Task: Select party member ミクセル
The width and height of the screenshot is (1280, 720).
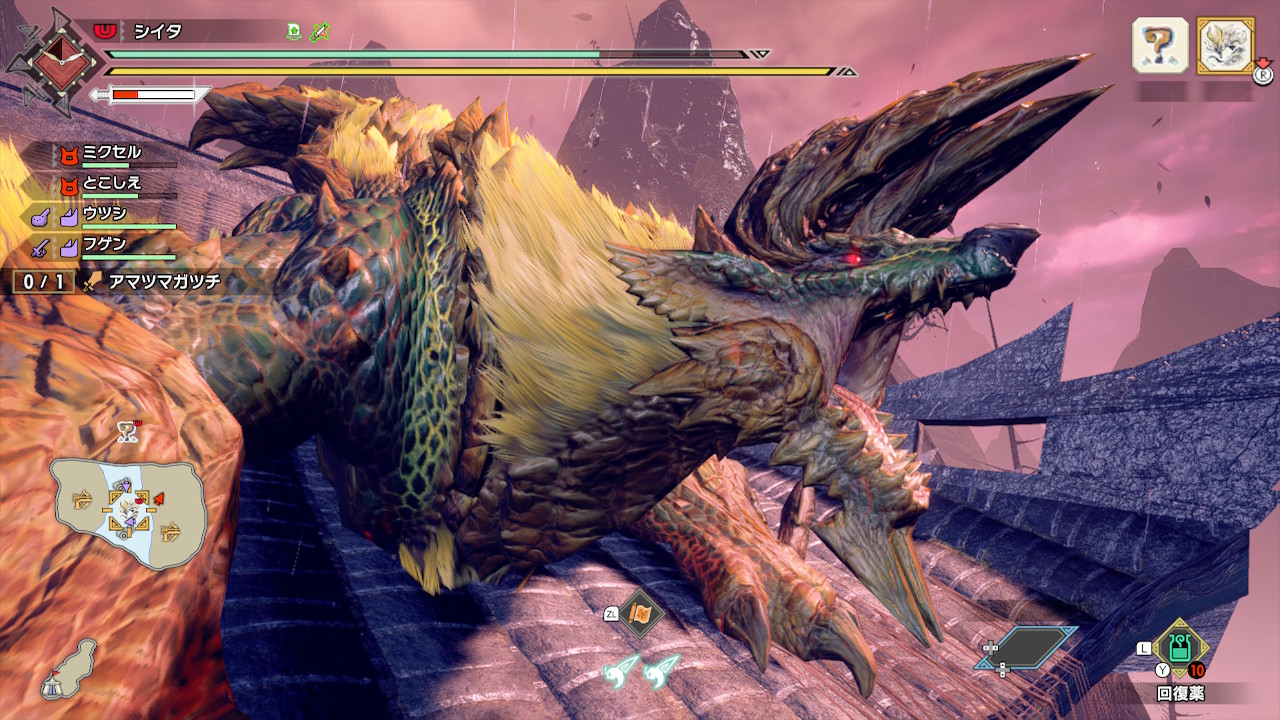Action: click(112, 153)
